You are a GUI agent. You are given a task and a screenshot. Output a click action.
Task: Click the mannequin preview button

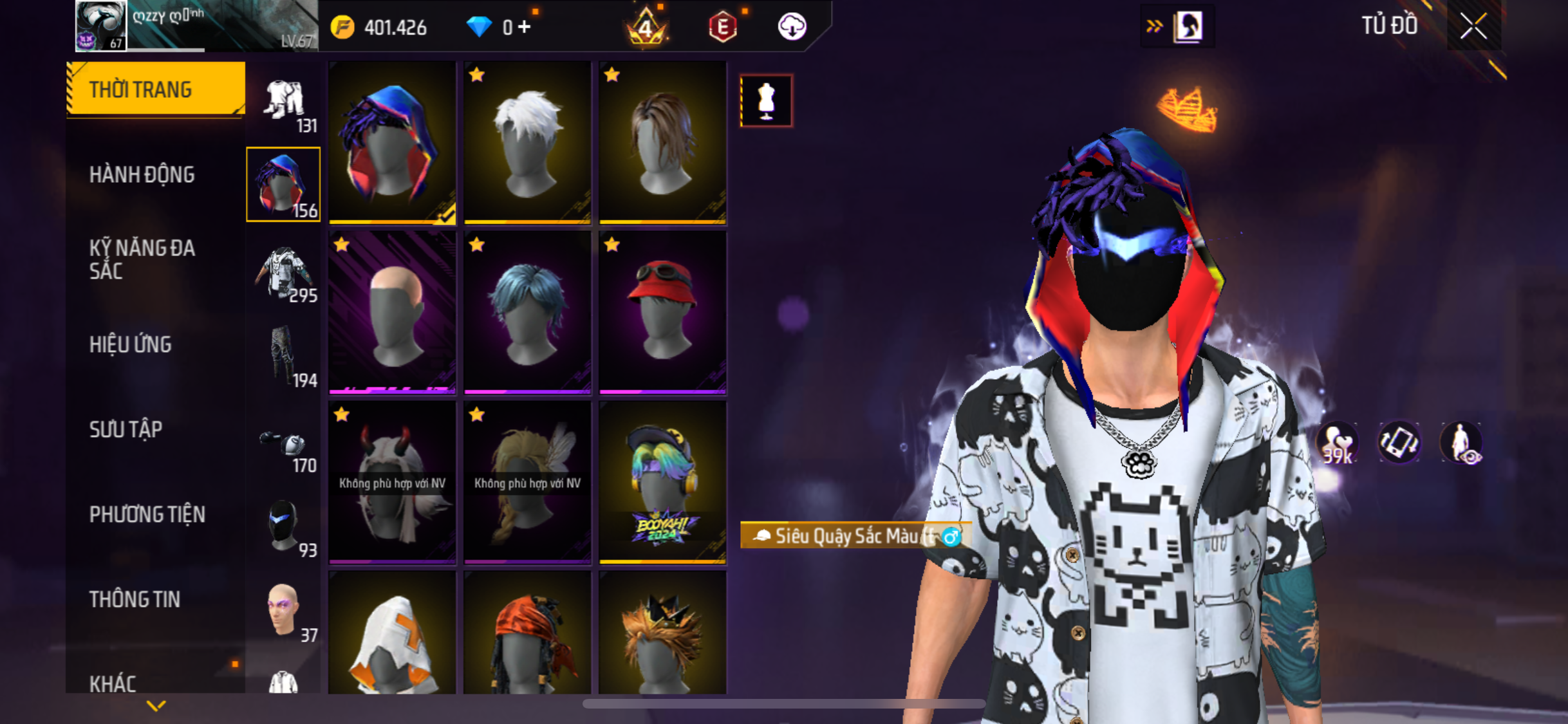click(x=766, y=101)
